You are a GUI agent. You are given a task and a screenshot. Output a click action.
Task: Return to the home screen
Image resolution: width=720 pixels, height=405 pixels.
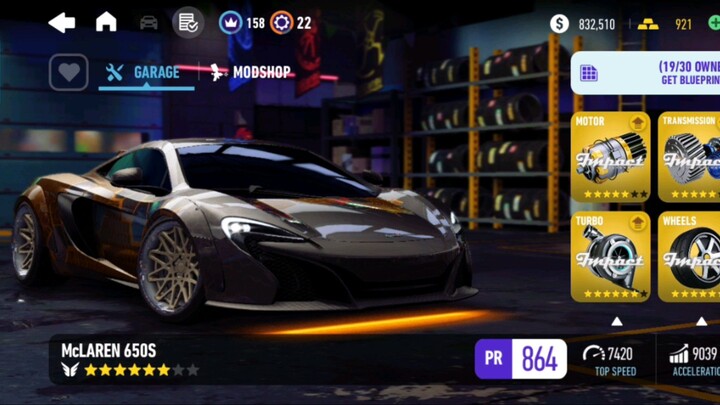tap(106, 22)
